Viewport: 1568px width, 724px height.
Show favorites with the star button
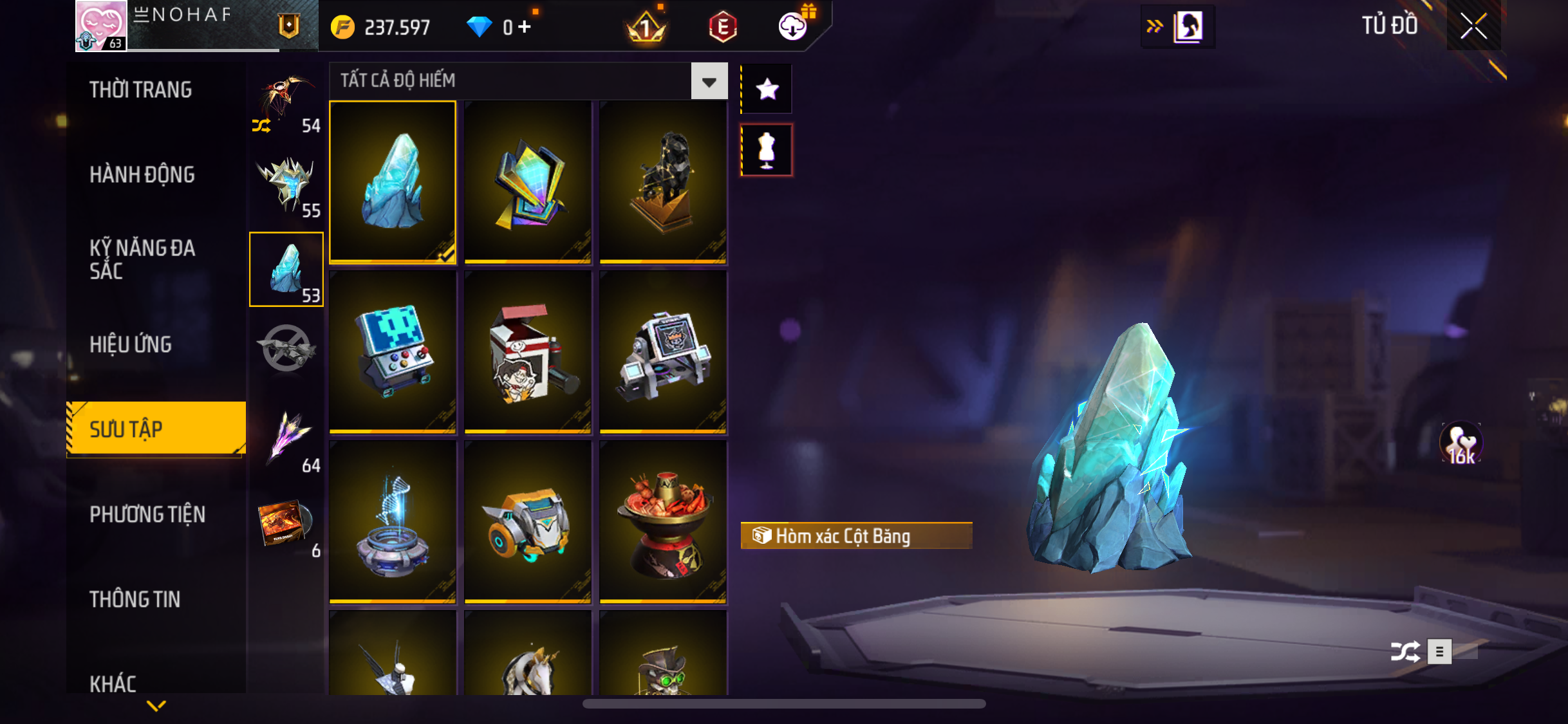767,89
